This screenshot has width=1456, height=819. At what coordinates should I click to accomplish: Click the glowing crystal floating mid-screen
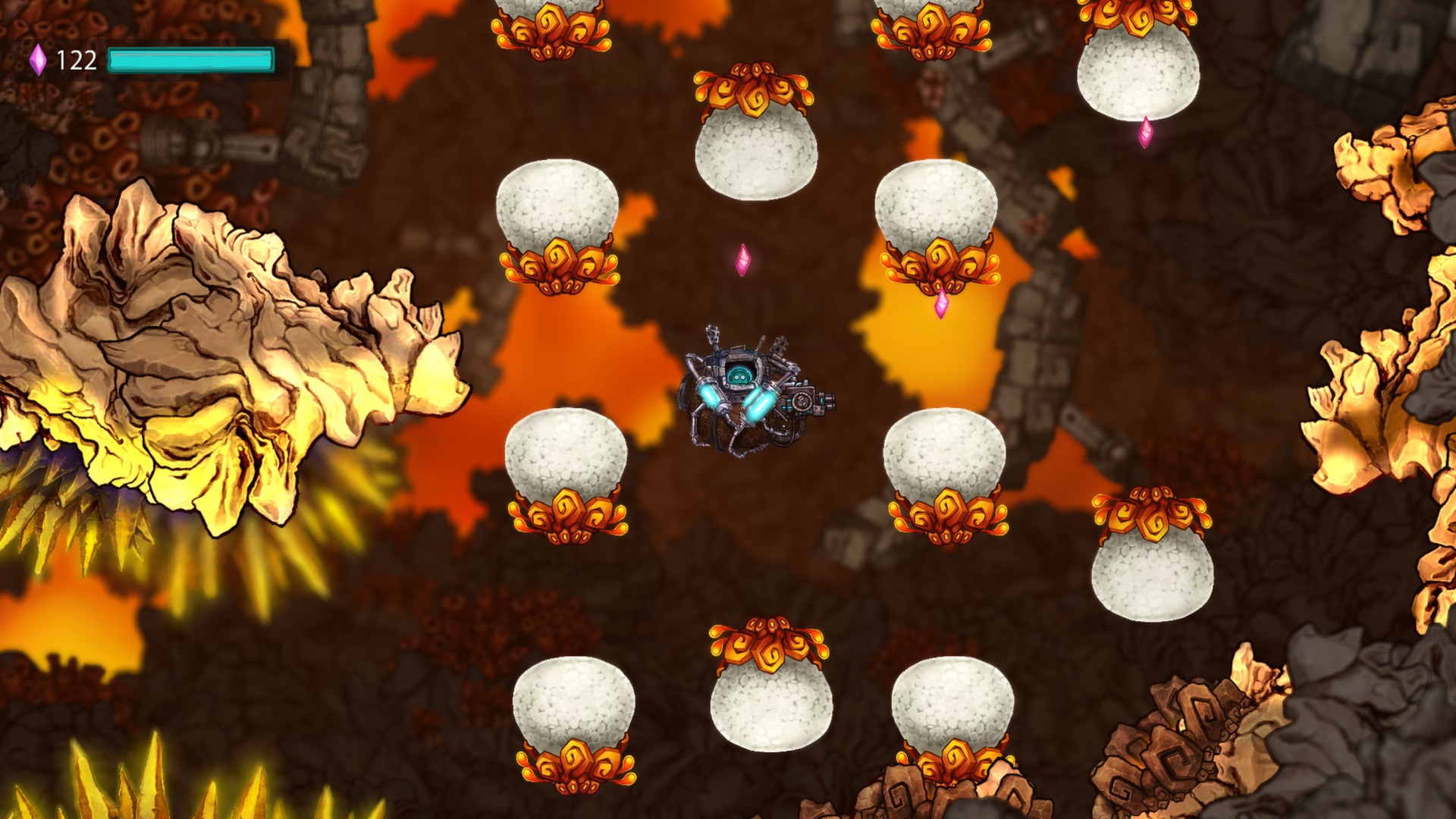tap(743, 262)
